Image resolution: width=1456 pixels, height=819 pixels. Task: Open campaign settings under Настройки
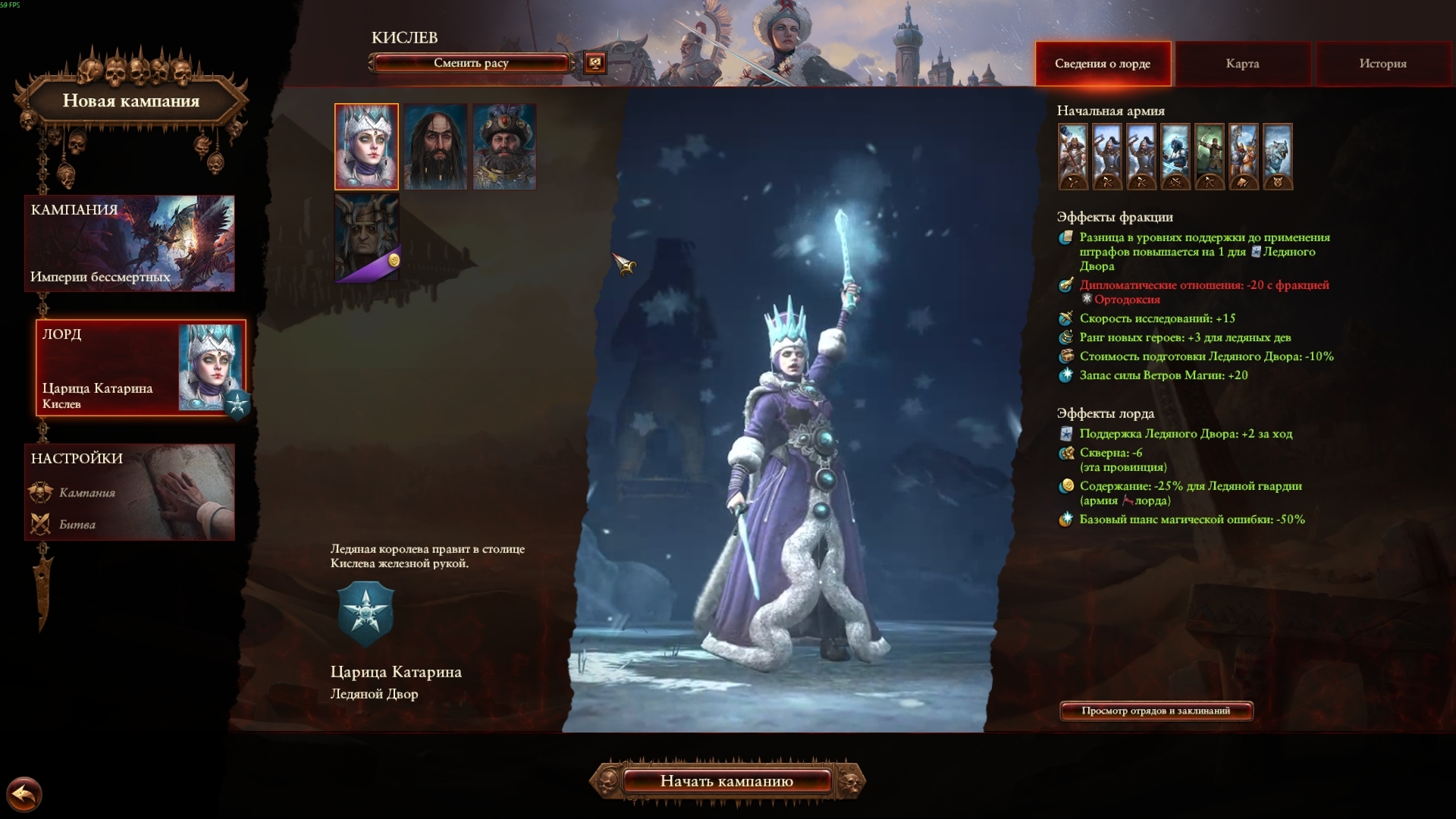point(87,493)
